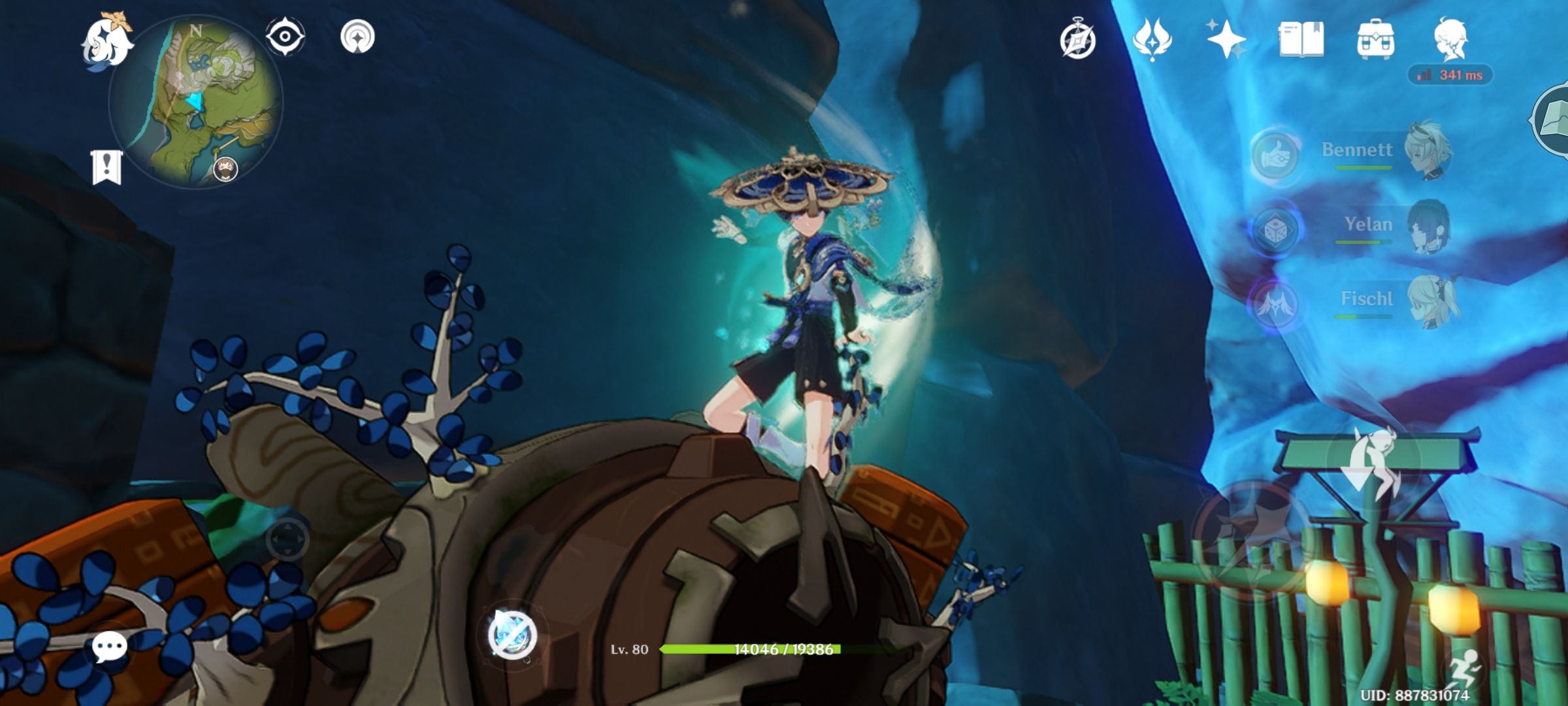This screenshot has width=1568, height=706.
Task: Expand the quest banner with the exclamation mark
Action: (x=106, y=167)
